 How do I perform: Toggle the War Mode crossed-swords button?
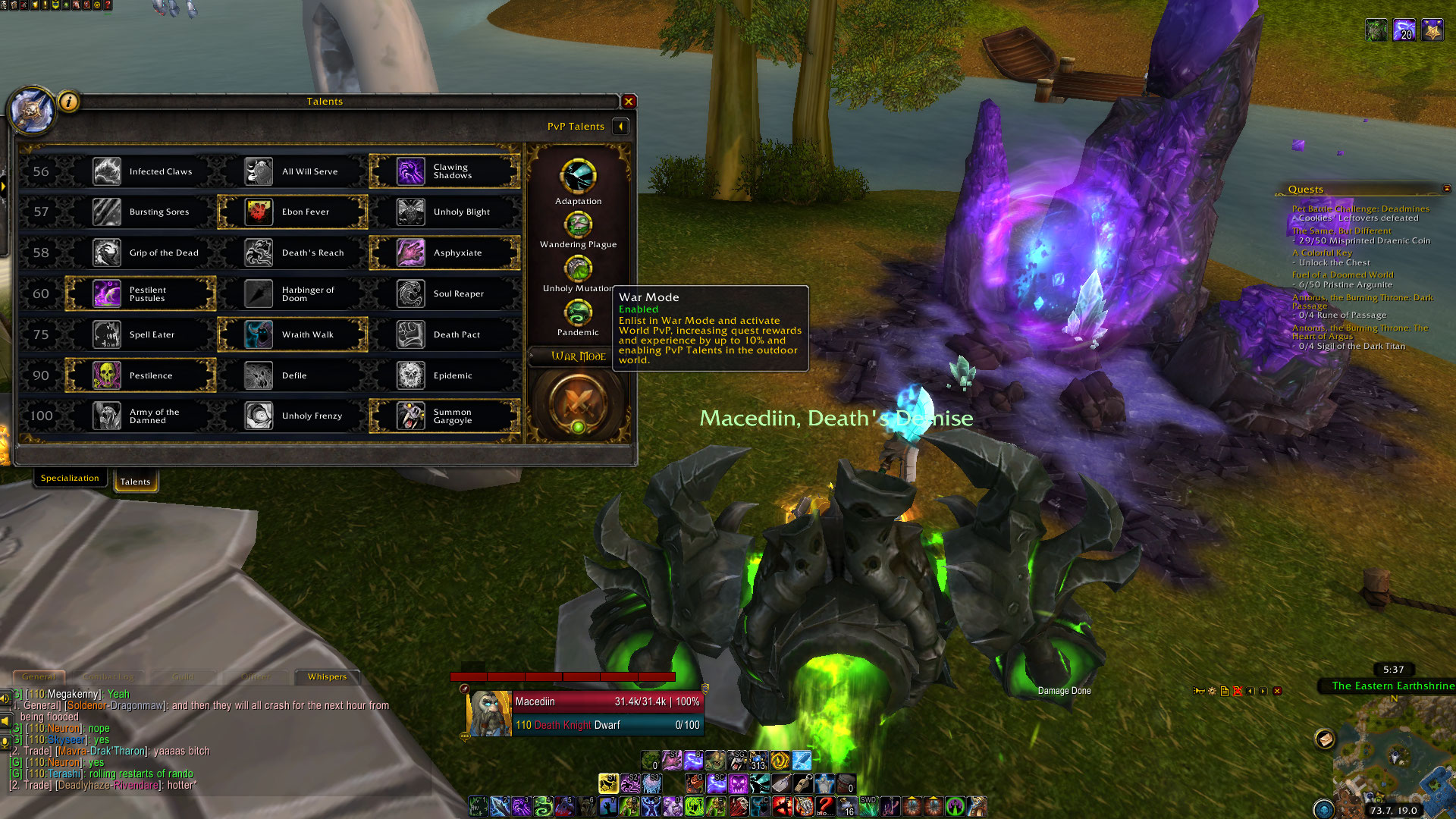click(x=578, y=402)
